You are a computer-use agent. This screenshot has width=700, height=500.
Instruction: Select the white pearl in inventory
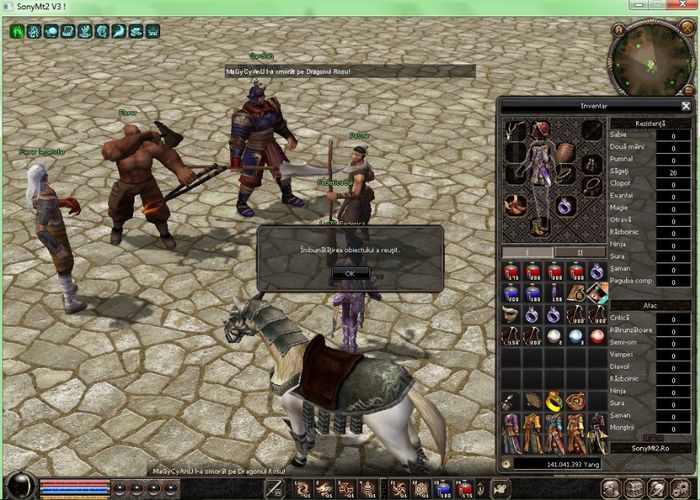click(553, 337)
